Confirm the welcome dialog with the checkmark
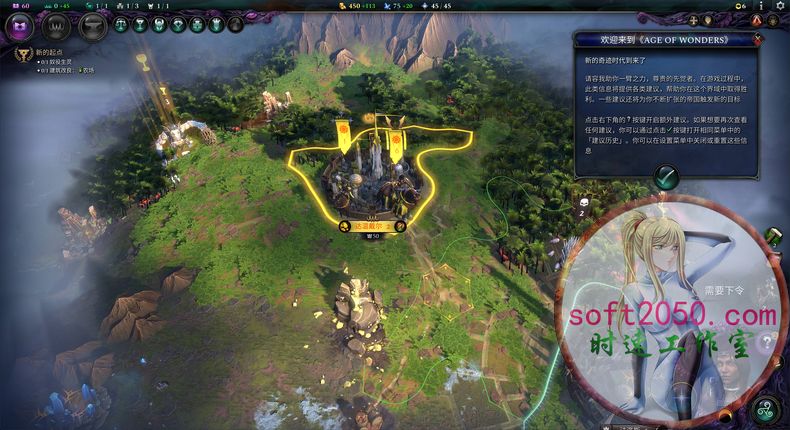The height and width of the screenshot is (430, 790). point(666,177)
